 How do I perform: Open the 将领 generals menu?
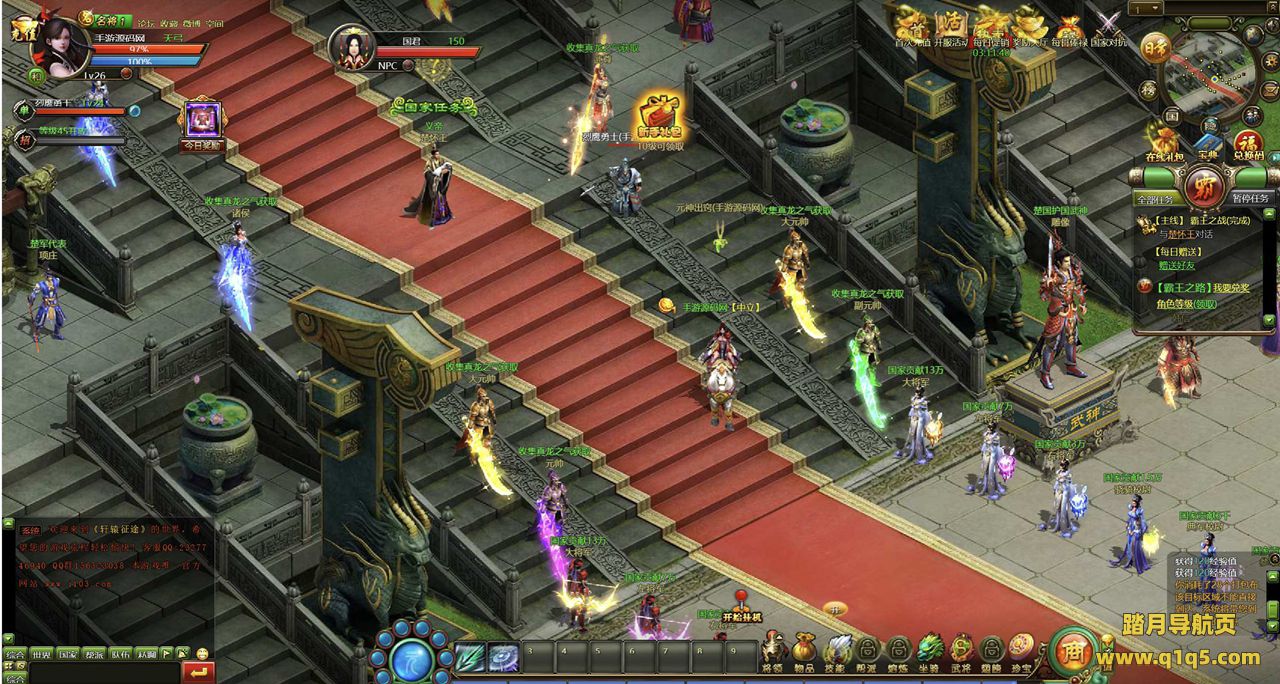(772, 649)
